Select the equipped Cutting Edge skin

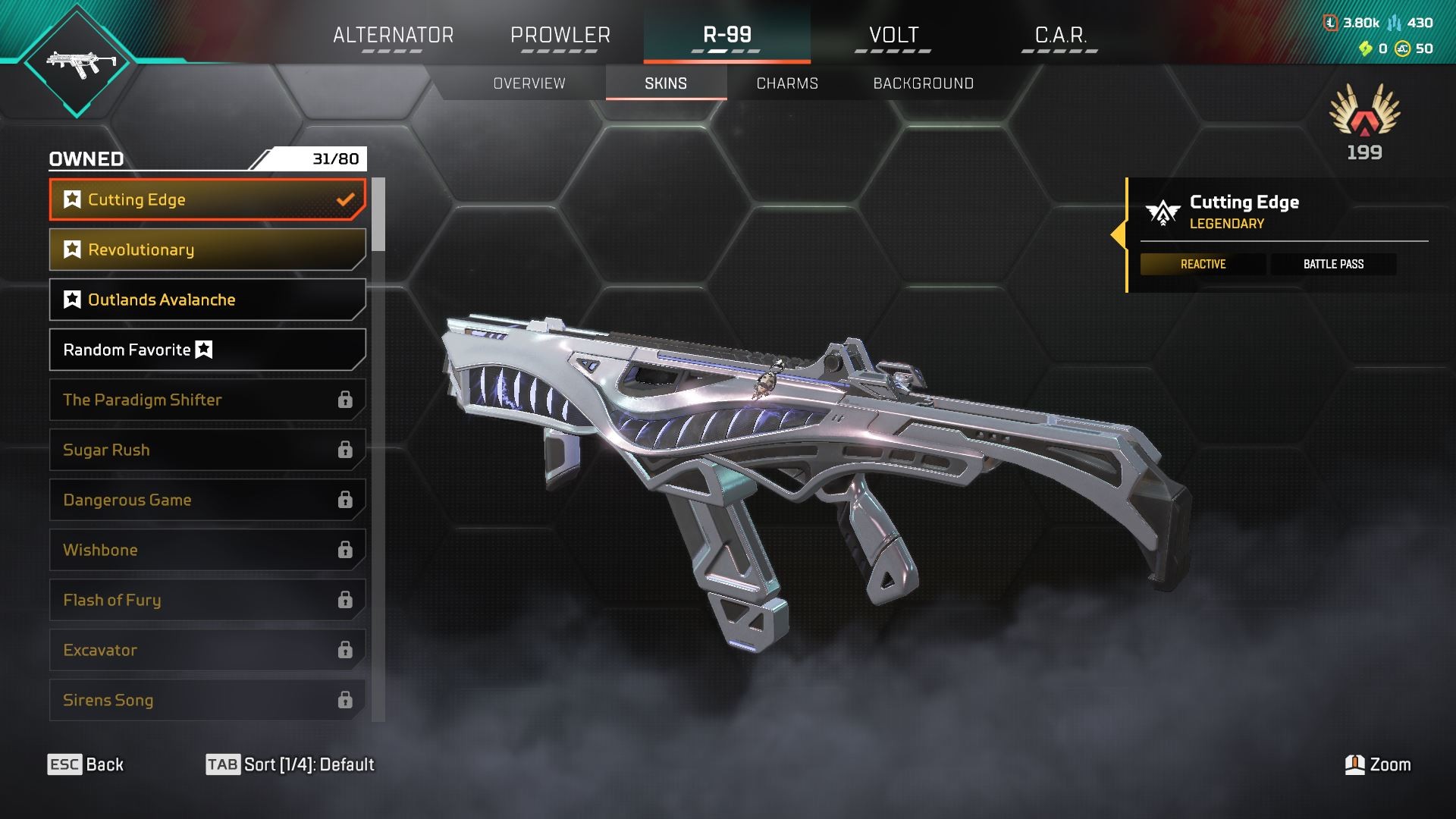[x=207, y=199]
